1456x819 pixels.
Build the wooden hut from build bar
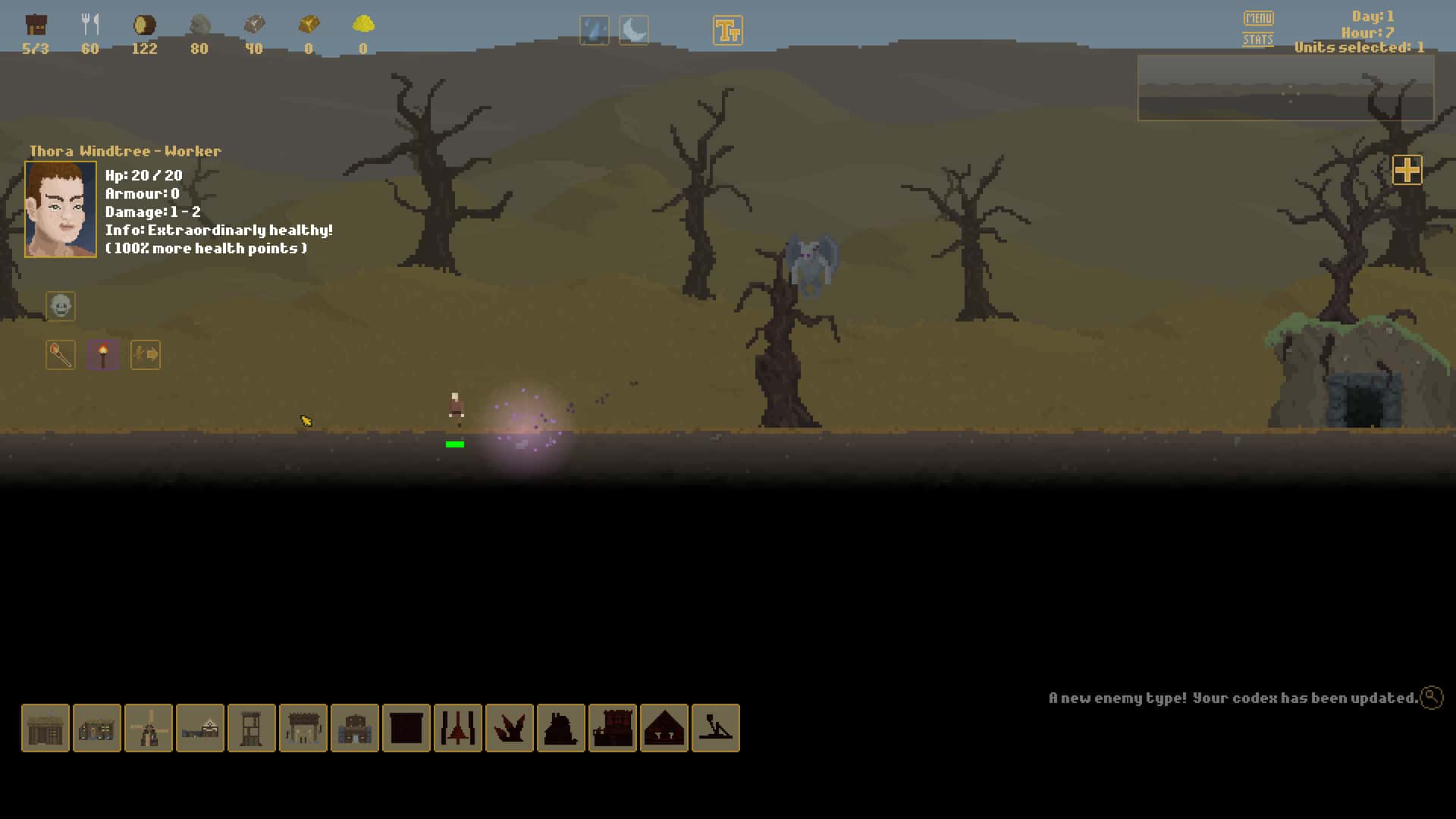pyautogui.click(x=45, y=728)
